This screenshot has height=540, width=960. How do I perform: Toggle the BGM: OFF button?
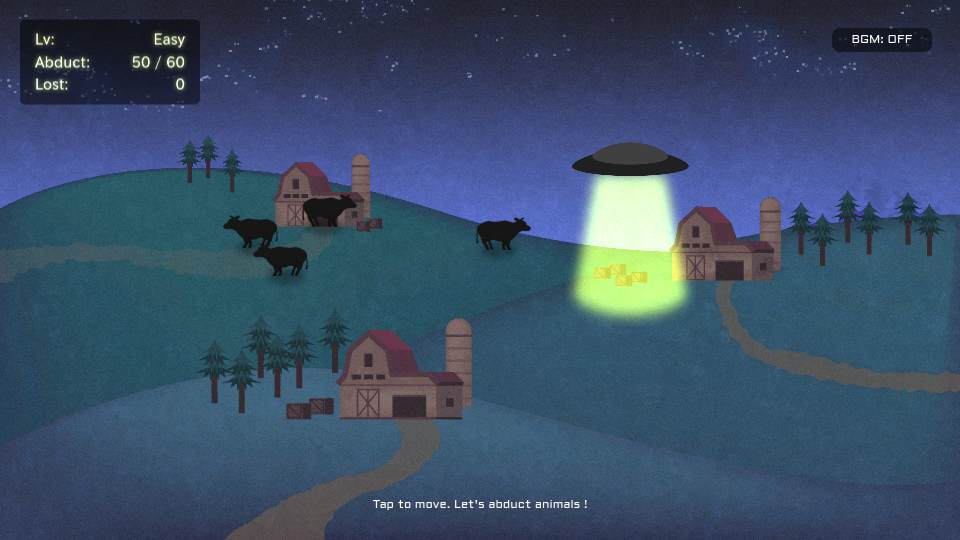[881, 40]
